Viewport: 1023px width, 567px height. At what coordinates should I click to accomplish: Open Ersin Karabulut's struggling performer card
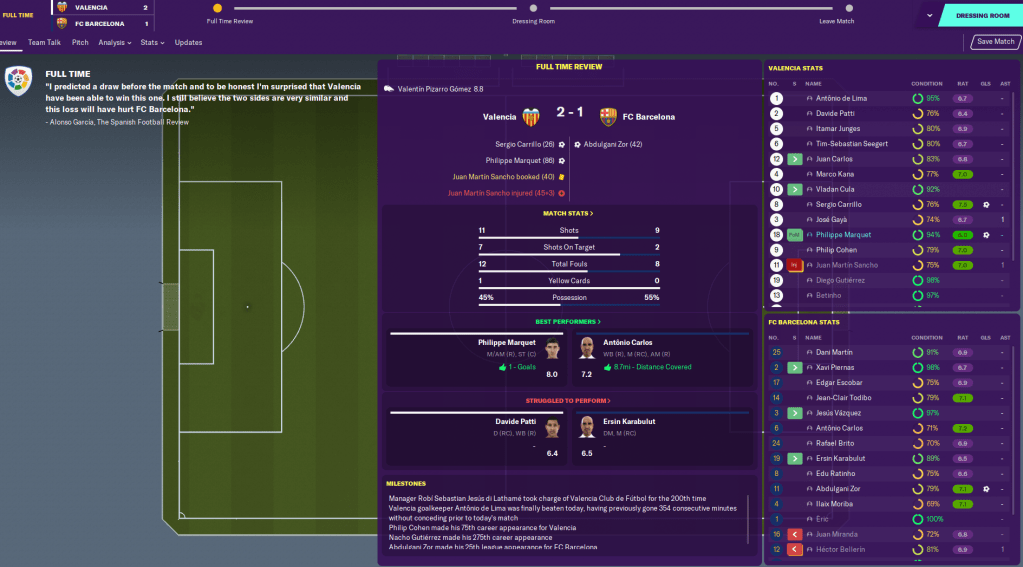tap(661, 437)
